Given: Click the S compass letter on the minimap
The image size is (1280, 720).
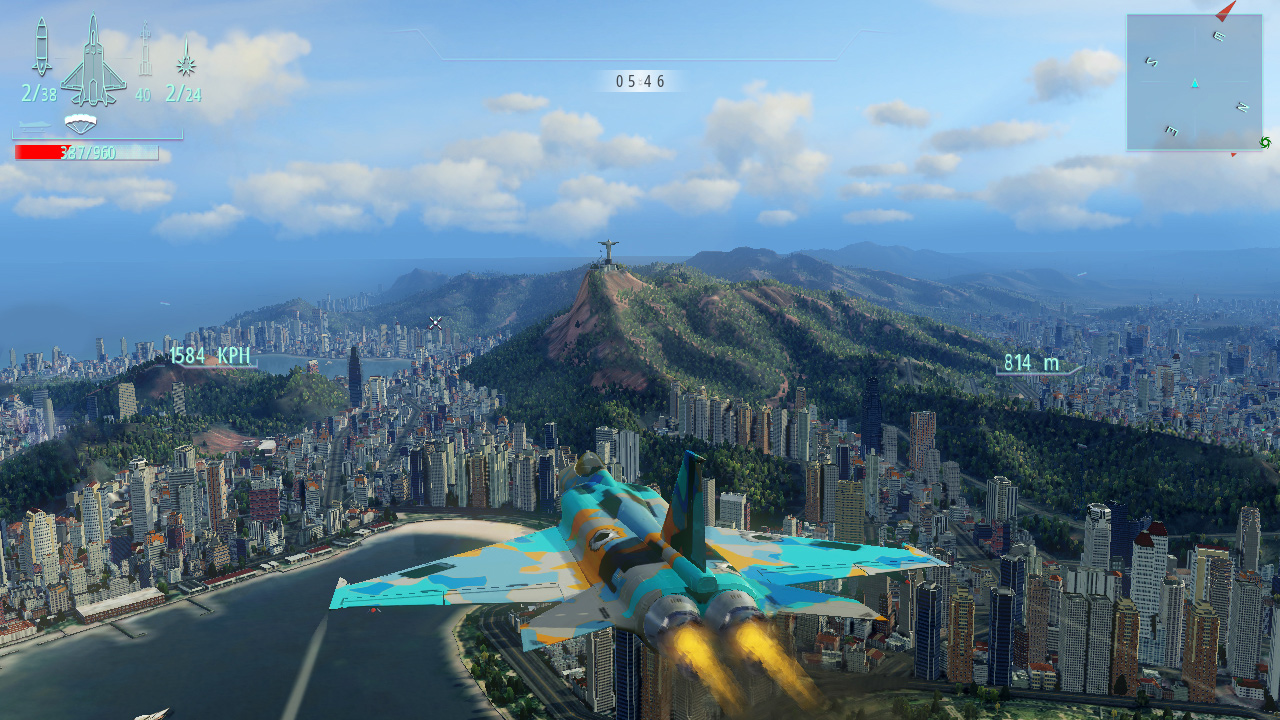Looking at the screenshot, I should (x=1151, y=61).
